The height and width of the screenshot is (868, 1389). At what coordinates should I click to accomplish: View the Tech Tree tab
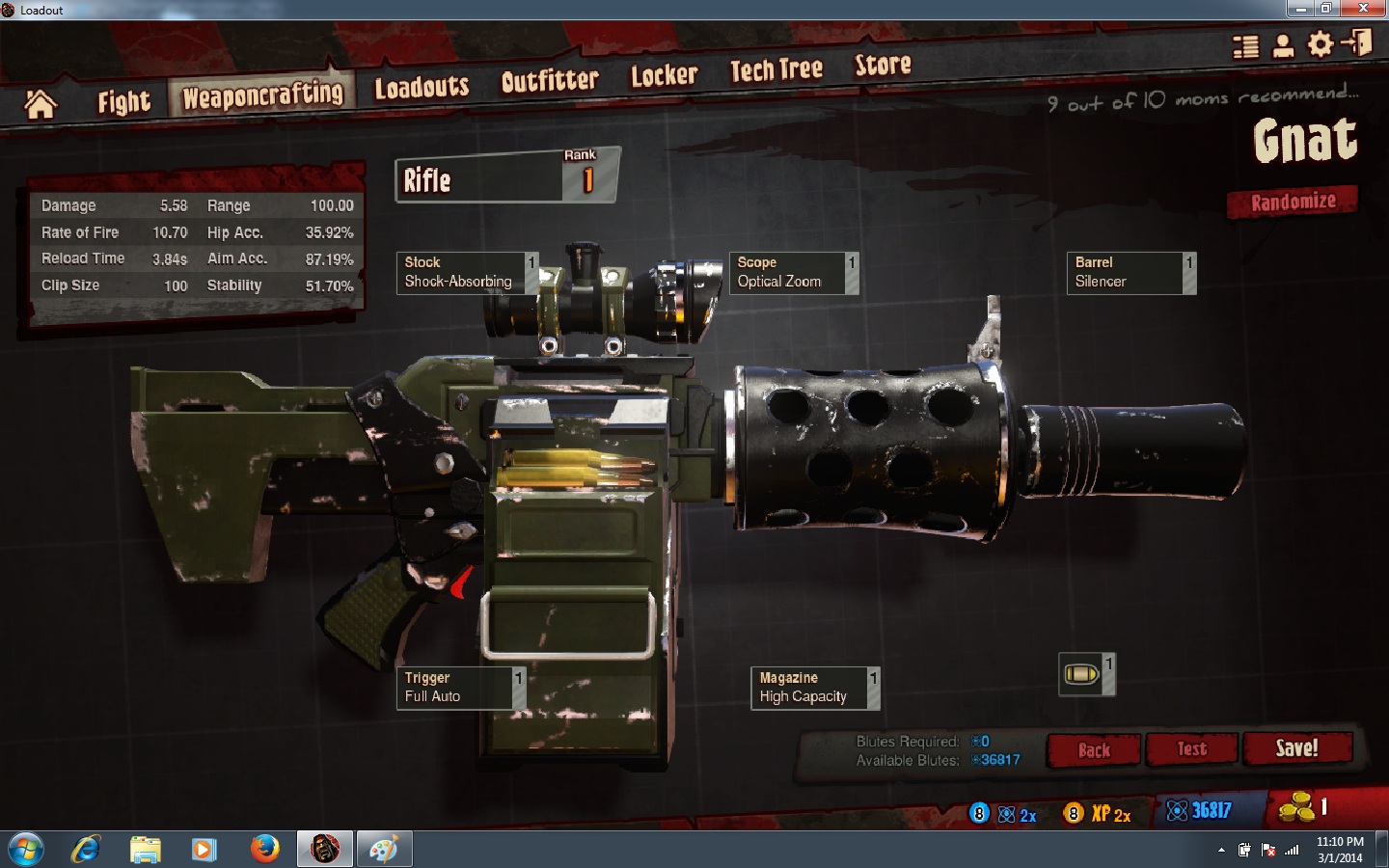(x=776, y=70)
